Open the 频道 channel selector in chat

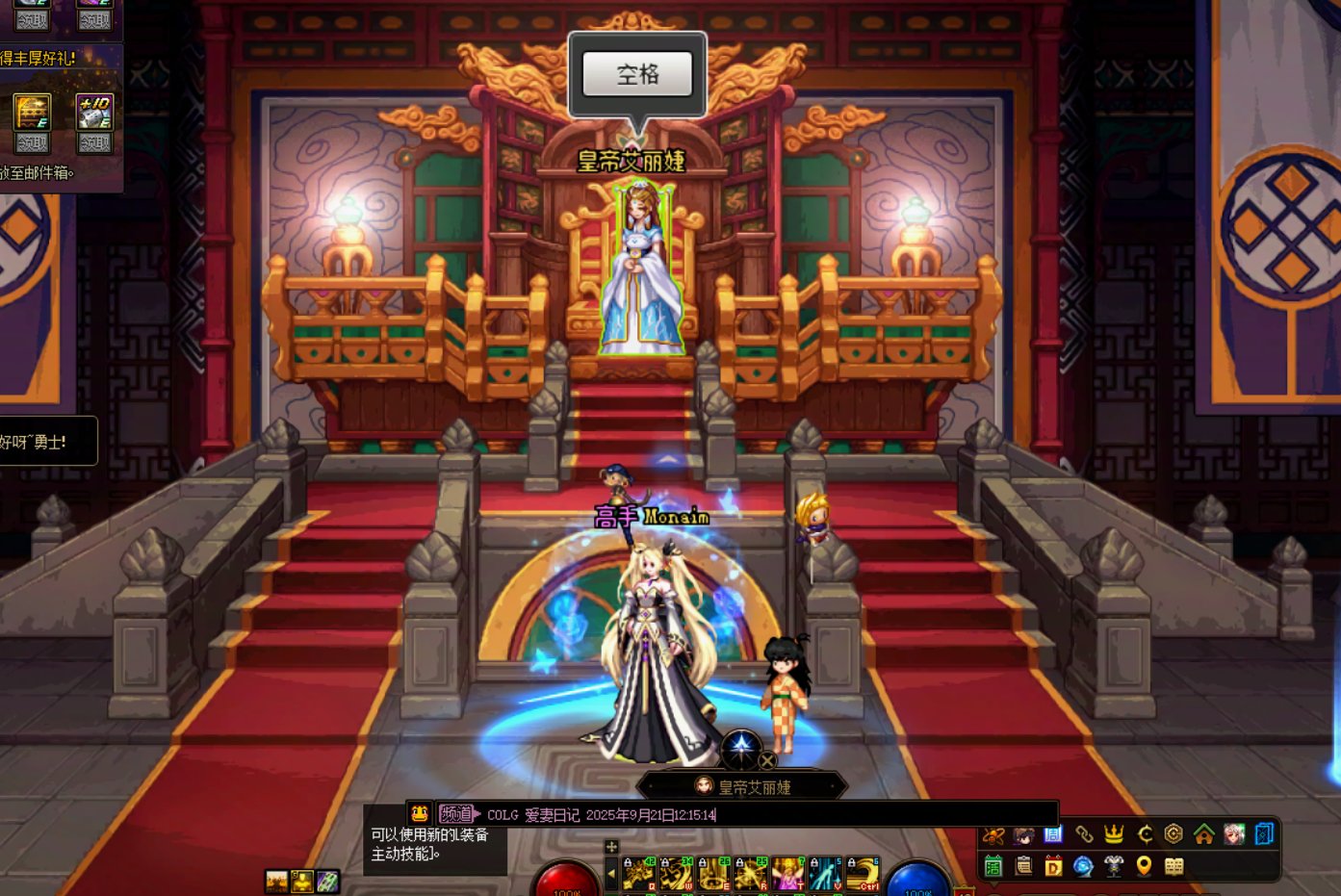(458, 814)
